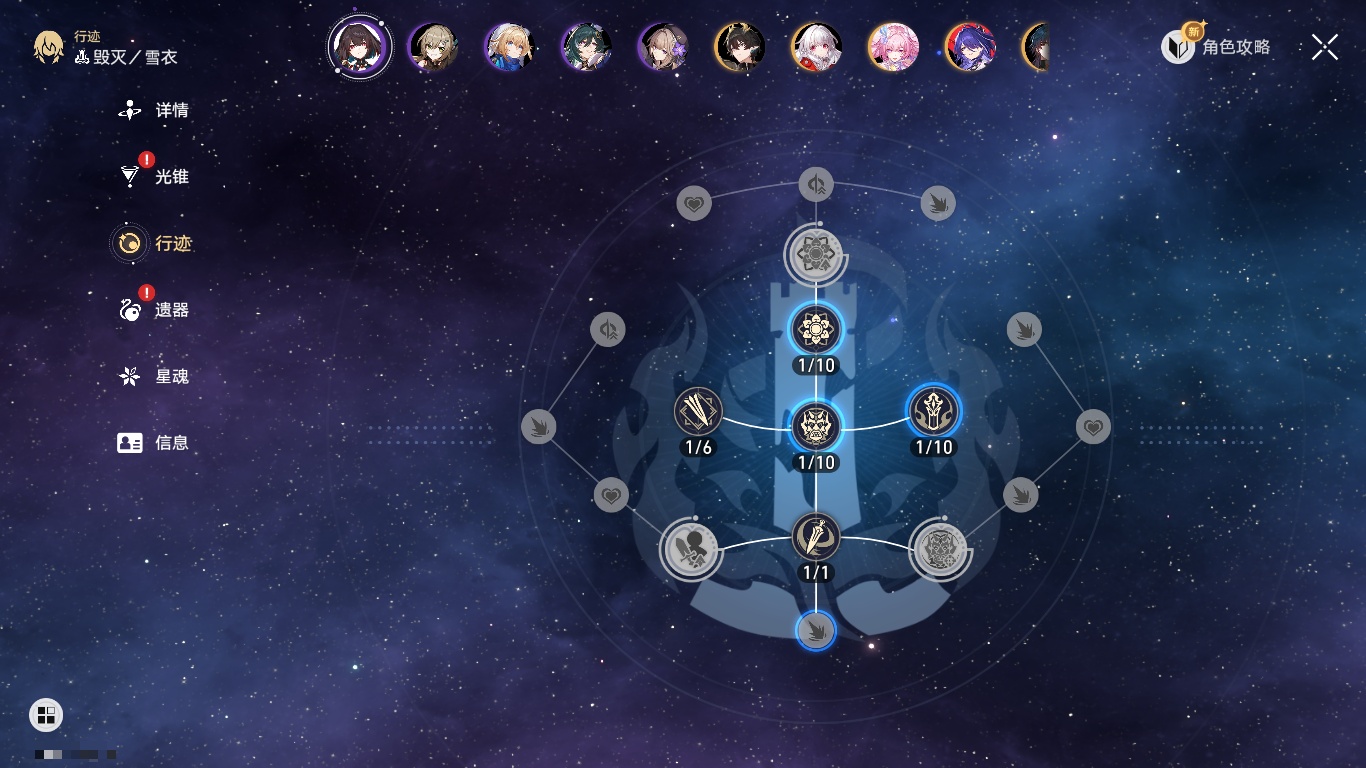Click the blue-ringed stat node at the bottom
The height and width of the screenshot is (768, 1366).
tap(816, 630)
